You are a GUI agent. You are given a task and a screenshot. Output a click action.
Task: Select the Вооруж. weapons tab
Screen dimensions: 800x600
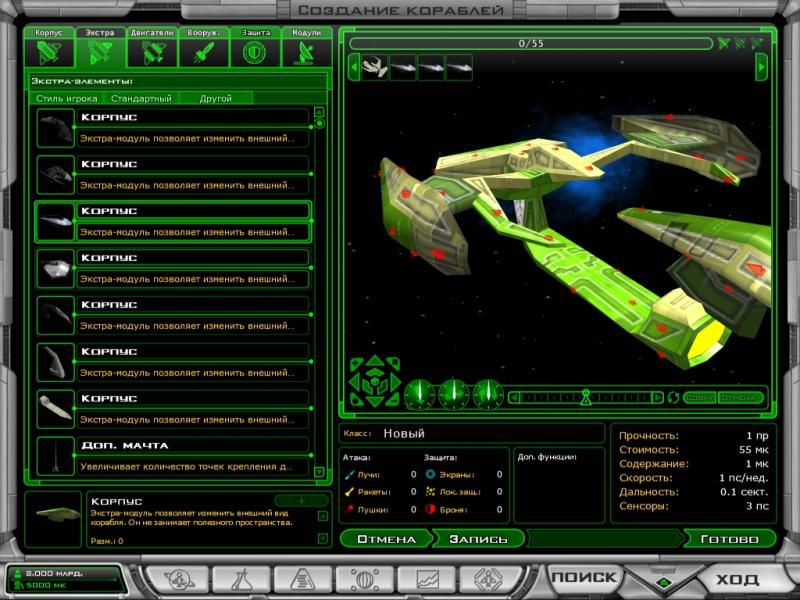pos(204,48)
